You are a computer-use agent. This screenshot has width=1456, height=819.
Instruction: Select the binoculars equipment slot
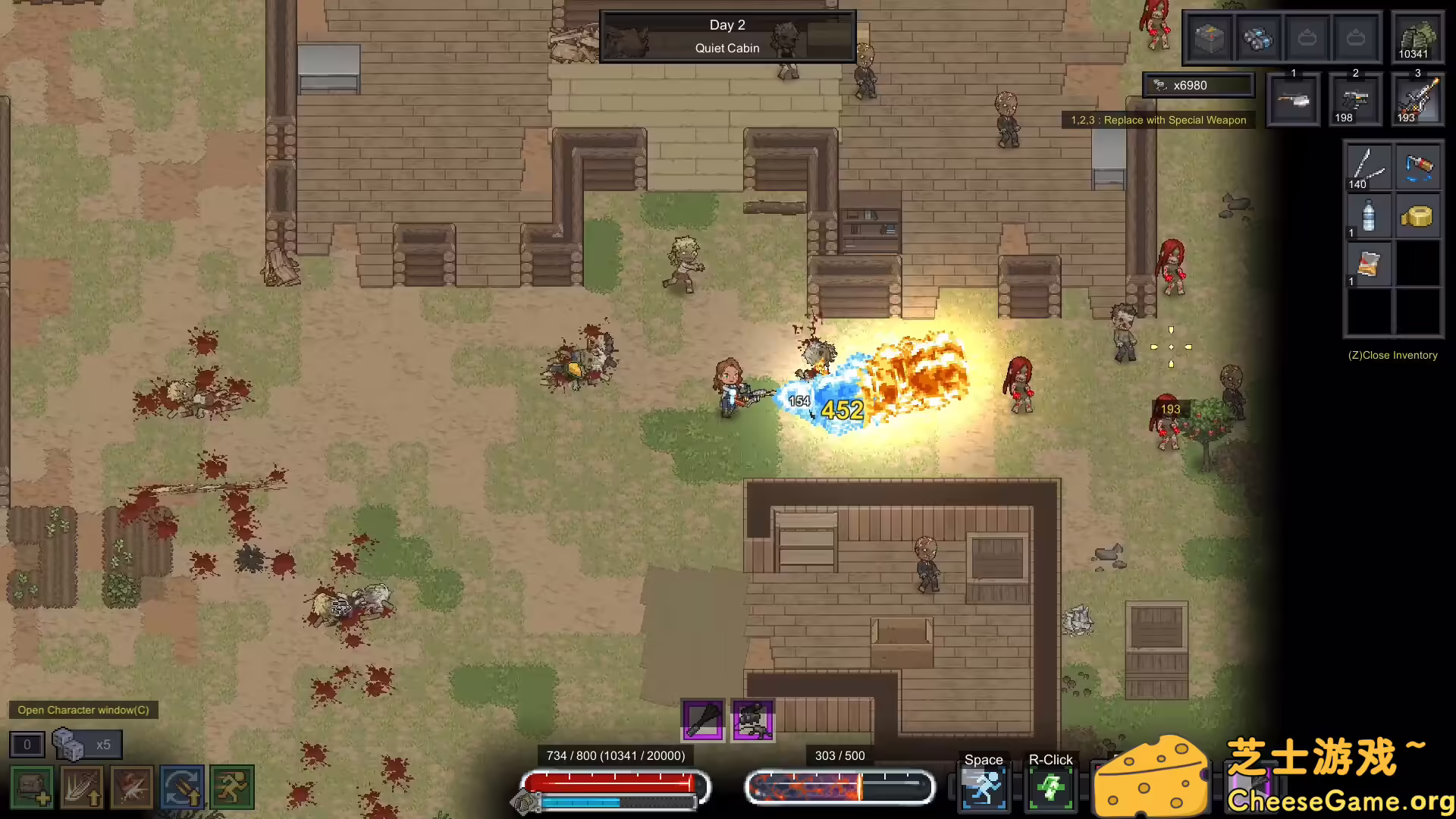[1258, 37]
